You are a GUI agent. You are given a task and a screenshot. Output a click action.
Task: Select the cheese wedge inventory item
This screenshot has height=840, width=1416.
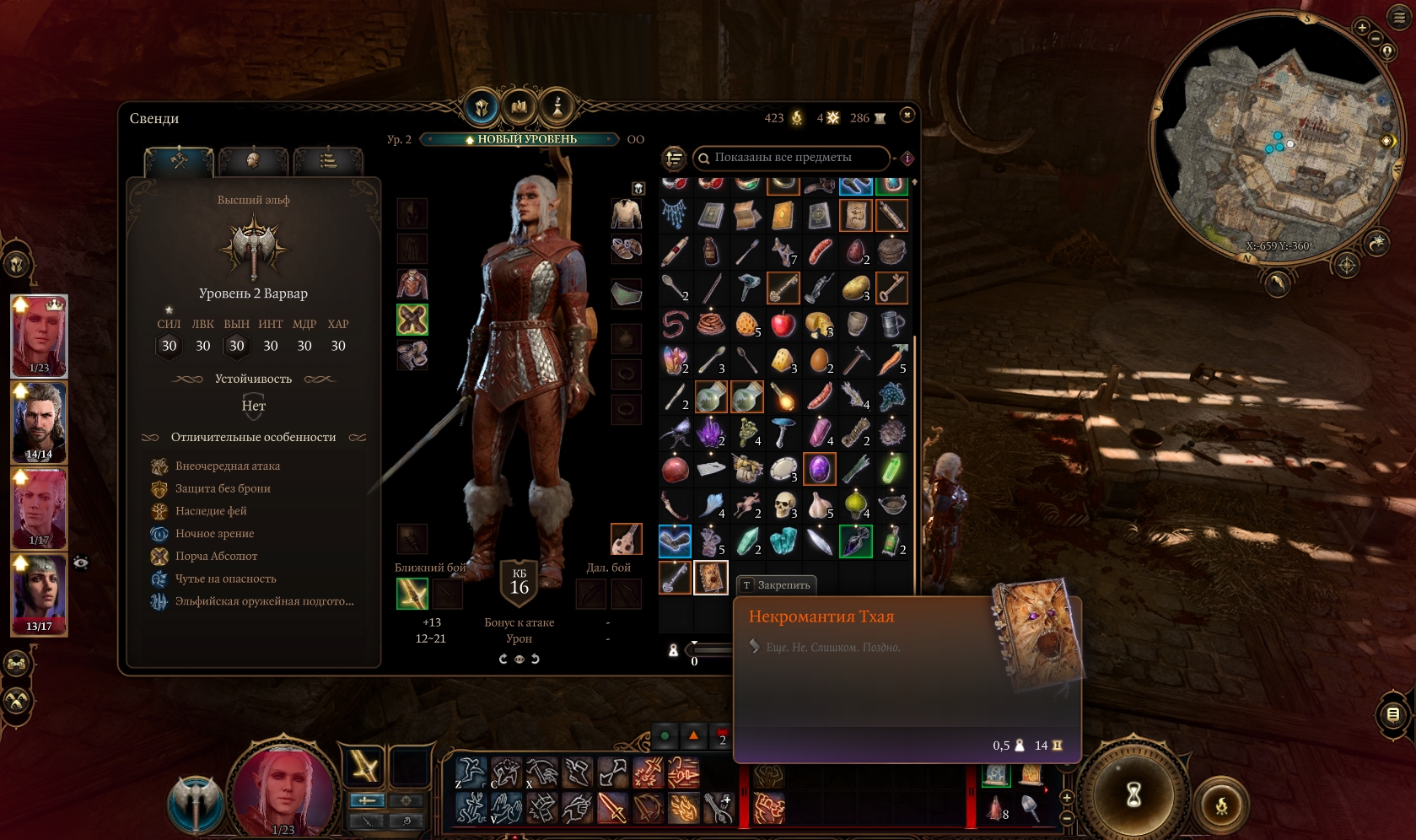pyautogui.click(x=783, y=360)
